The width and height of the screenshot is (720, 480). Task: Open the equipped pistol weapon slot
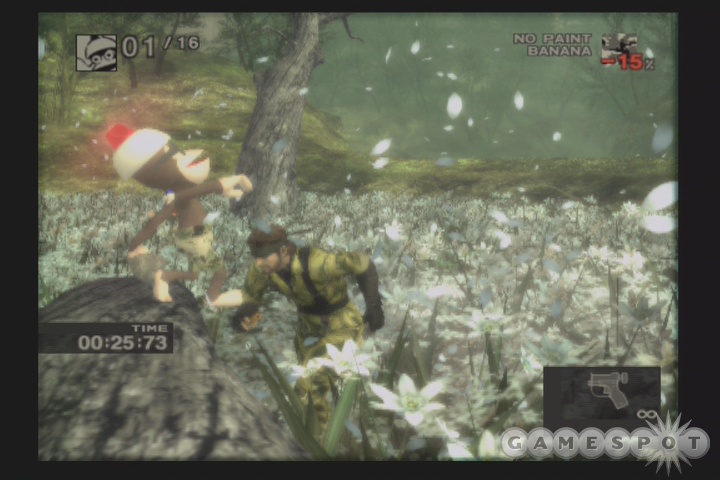[x=602, y=392]
